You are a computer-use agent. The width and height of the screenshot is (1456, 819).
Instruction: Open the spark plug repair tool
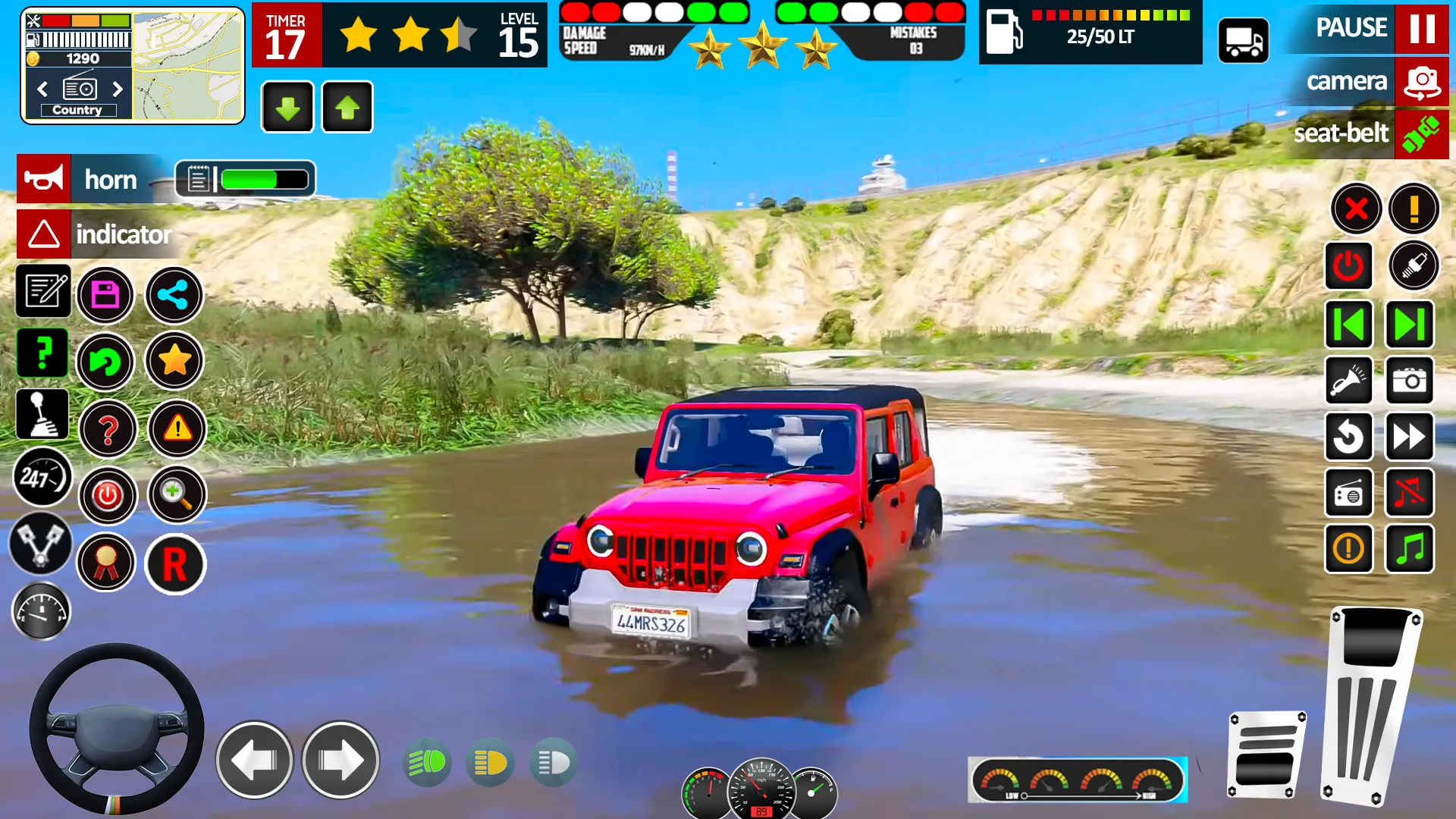[x=1415, y=266]
